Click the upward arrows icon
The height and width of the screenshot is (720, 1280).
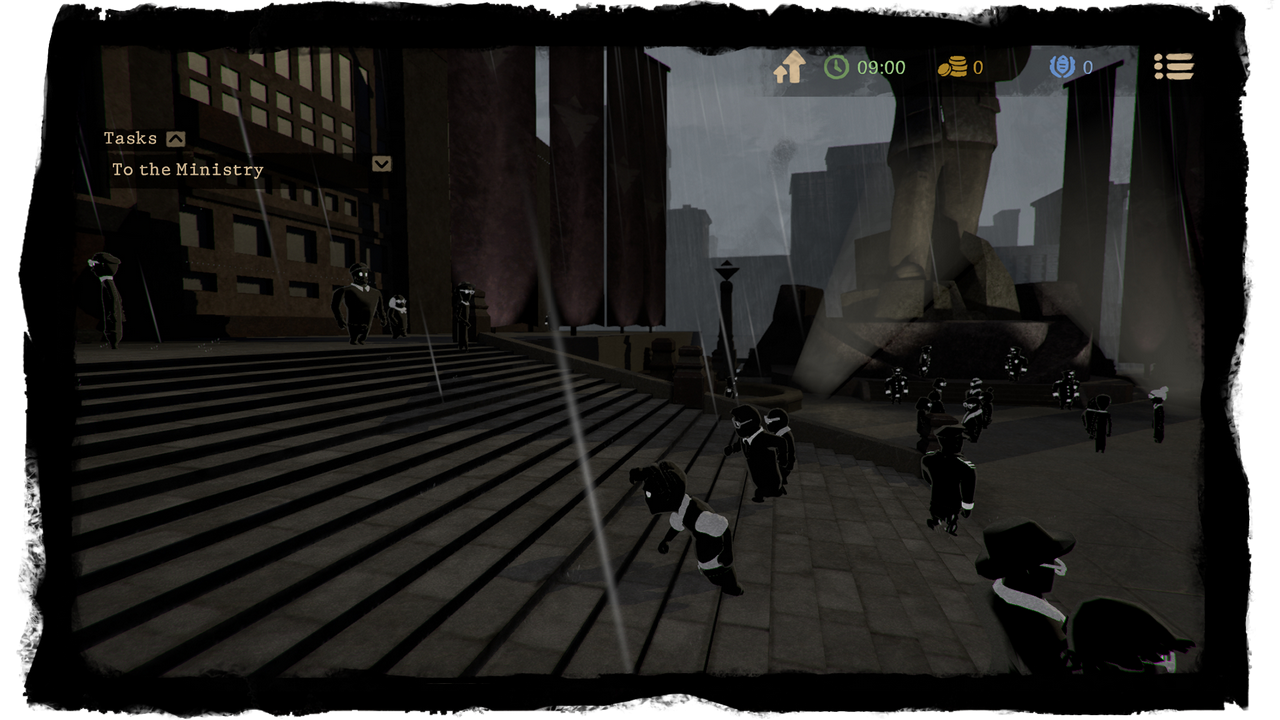tap(790, 68)
